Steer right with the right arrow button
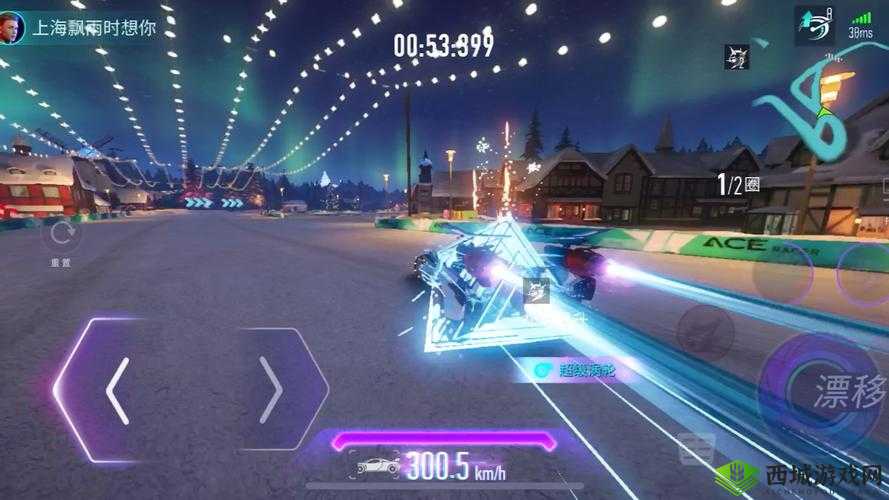 (x=271, y=389)
